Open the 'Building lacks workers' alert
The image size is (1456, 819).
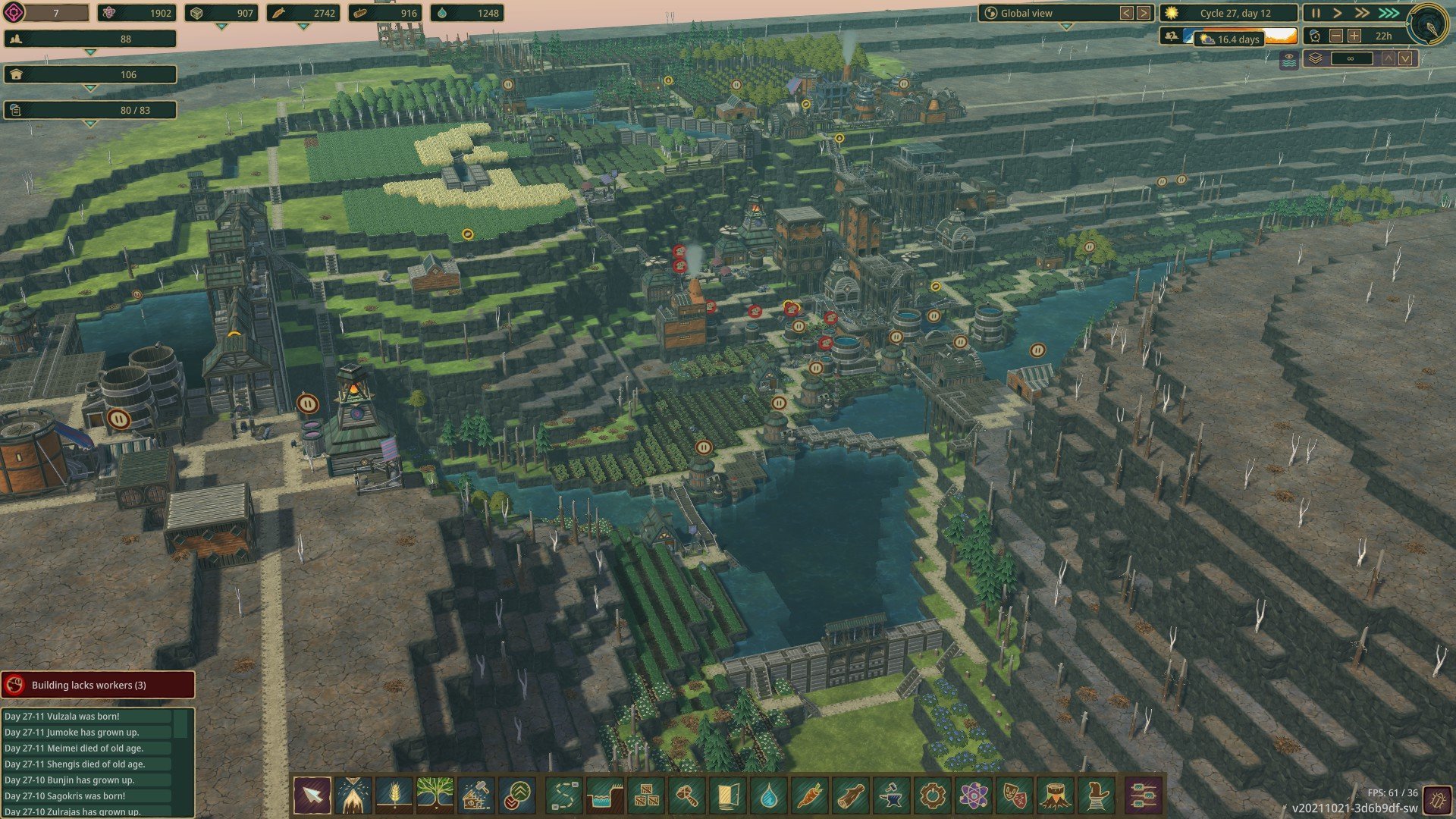pyautogui.click(x=98, y=685)
